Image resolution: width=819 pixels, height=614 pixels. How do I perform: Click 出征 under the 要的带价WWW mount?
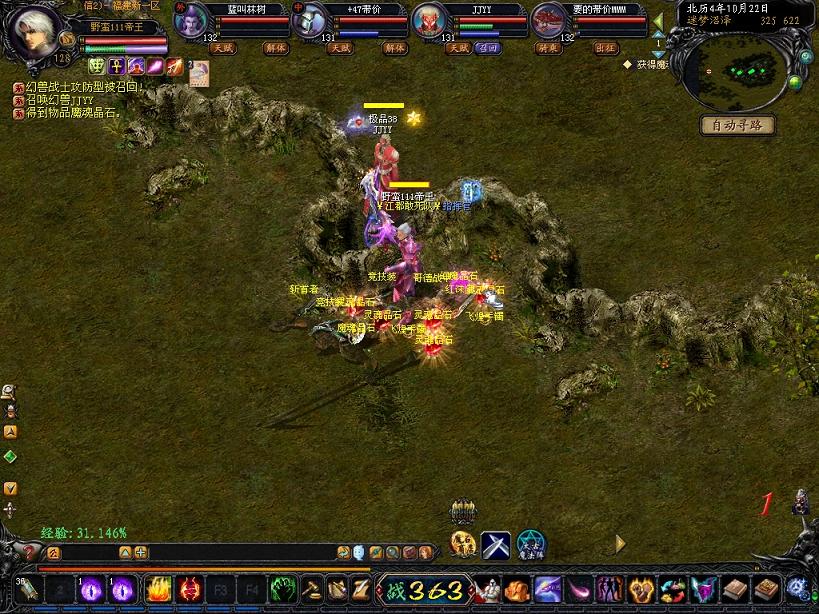pyautogui.click(x=606, y=47)
